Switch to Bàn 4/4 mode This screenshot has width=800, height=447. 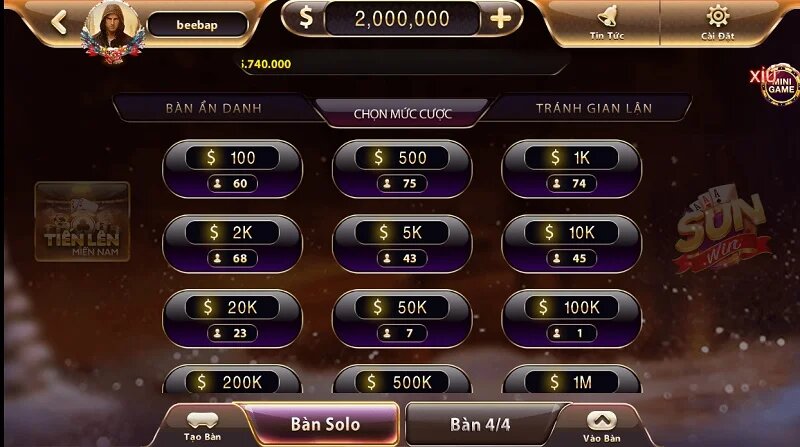[480, 424]
